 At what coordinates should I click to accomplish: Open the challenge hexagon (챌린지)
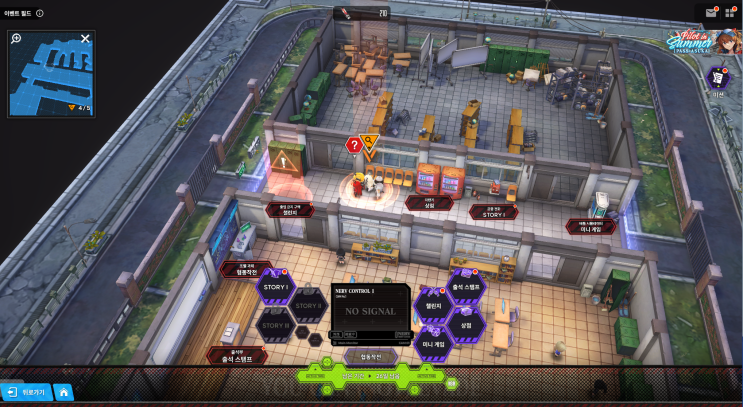434,306
